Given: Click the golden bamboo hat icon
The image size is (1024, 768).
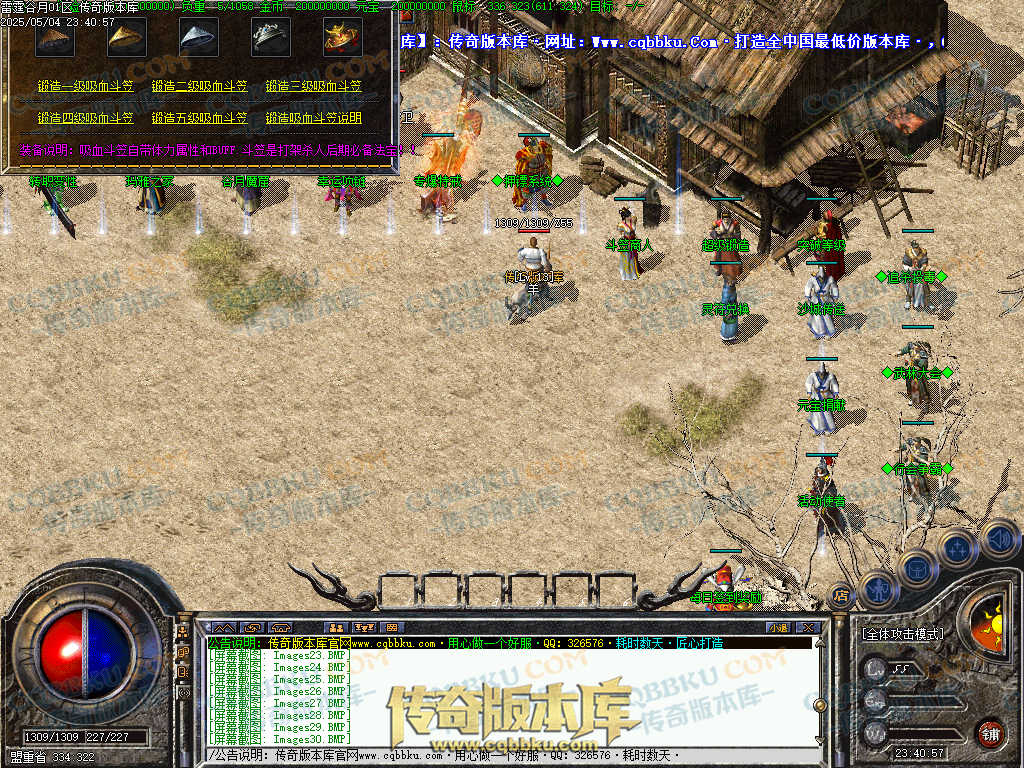Looking at the screenshot, I should point(127,38).
